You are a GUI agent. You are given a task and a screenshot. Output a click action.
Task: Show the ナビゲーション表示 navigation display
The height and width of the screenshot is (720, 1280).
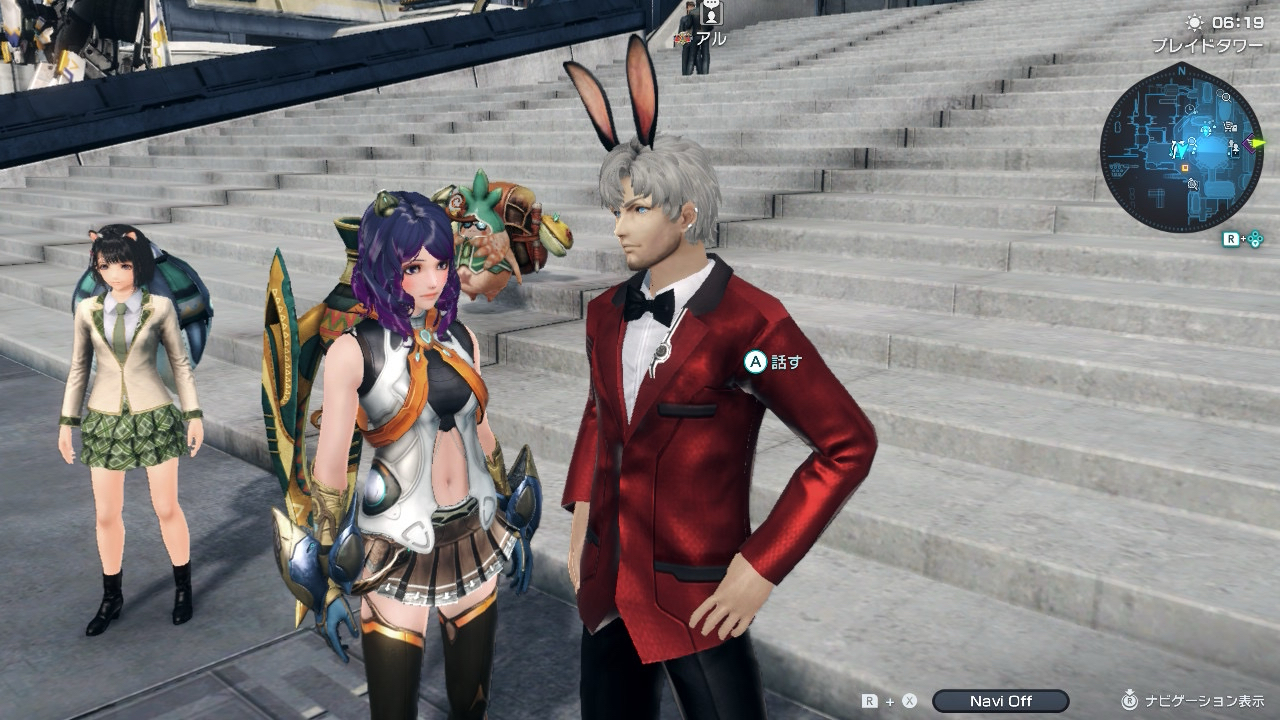point(1202,701)
